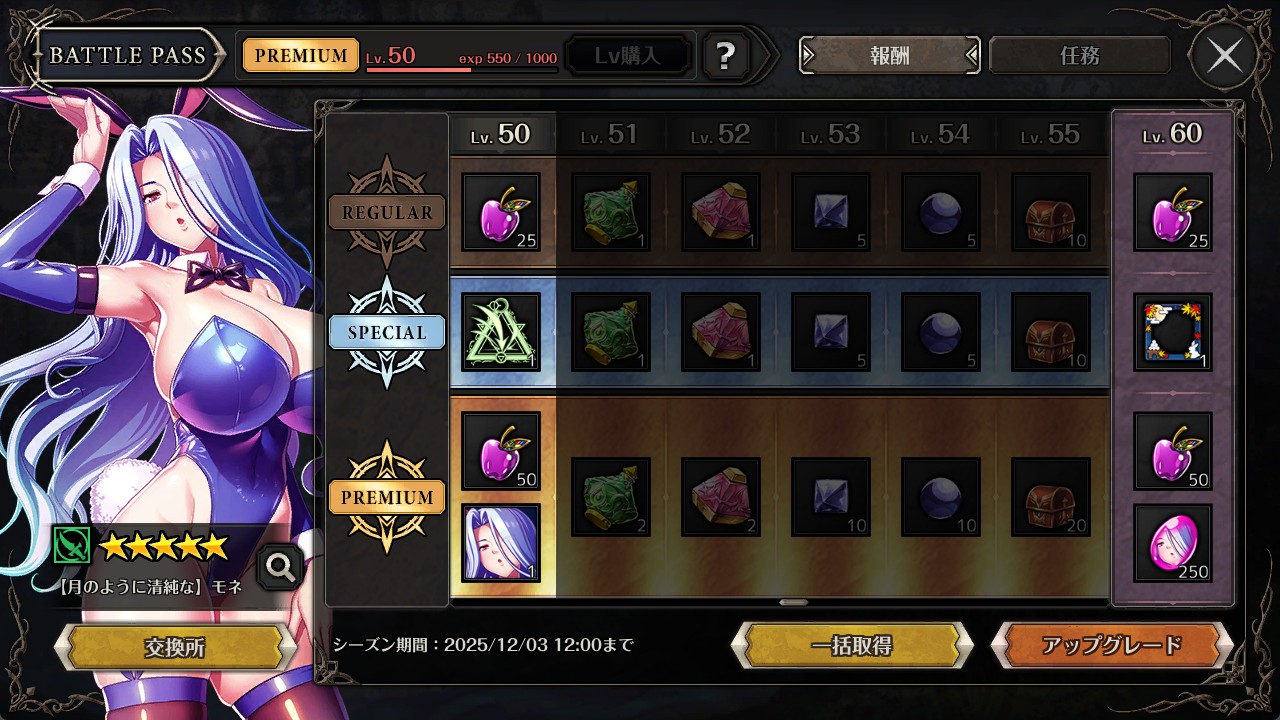Image resolution: width=1280 pixels, height=720 pixels.
Task: Select Lv.50 regular purple apple reward
Action: point(501,212)
